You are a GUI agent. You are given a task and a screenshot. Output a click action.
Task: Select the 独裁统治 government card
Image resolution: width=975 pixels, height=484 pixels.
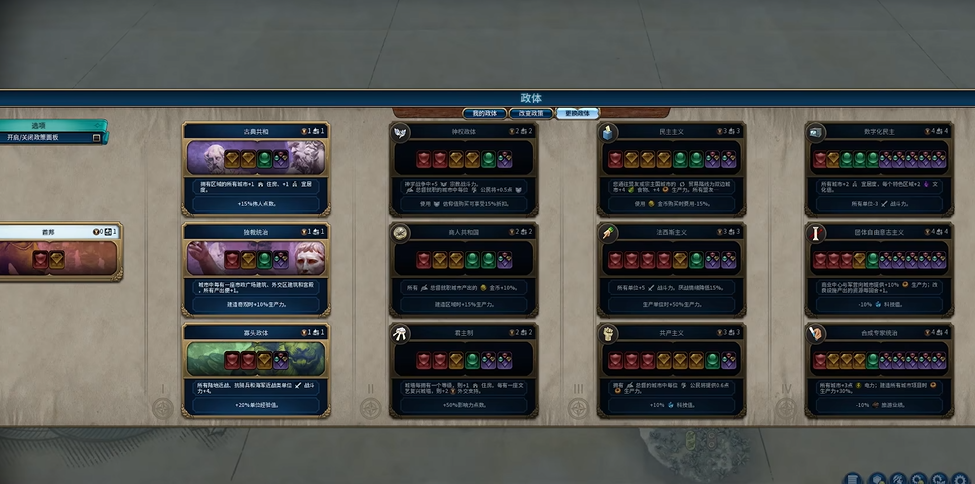(x=257, y=268)
